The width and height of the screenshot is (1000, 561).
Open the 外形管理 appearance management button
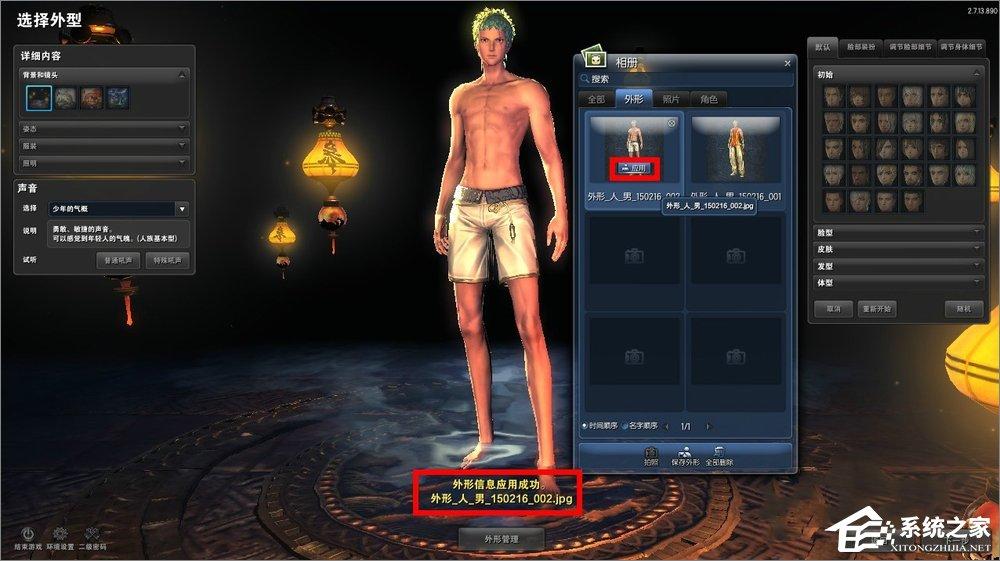(x=500, y=539)
